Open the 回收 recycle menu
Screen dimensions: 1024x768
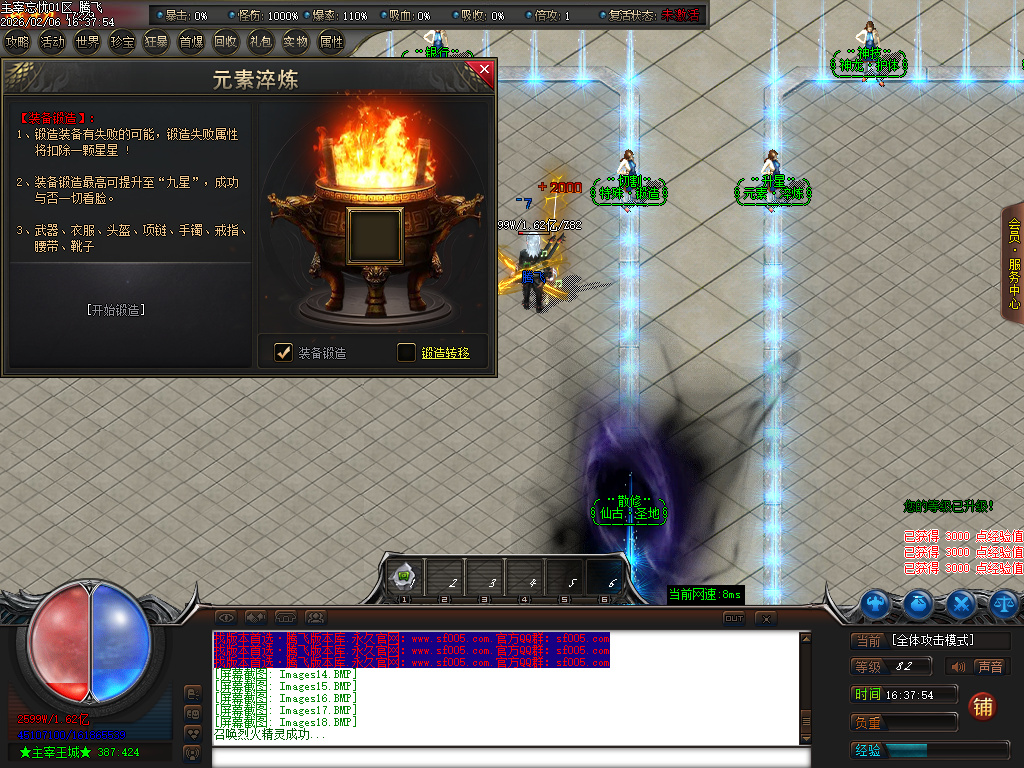tap(226, 42)
